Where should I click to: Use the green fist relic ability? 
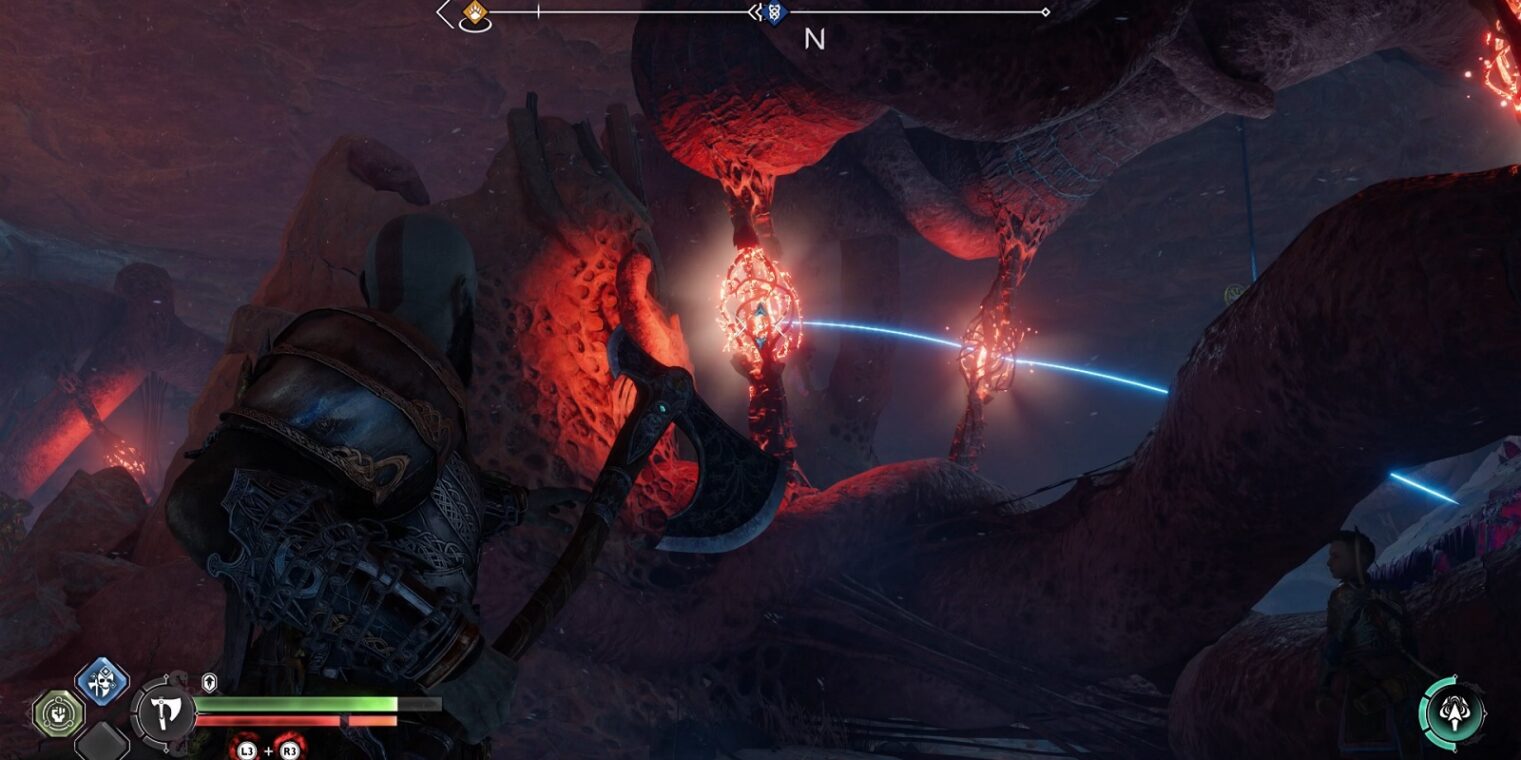pos(57,714)
